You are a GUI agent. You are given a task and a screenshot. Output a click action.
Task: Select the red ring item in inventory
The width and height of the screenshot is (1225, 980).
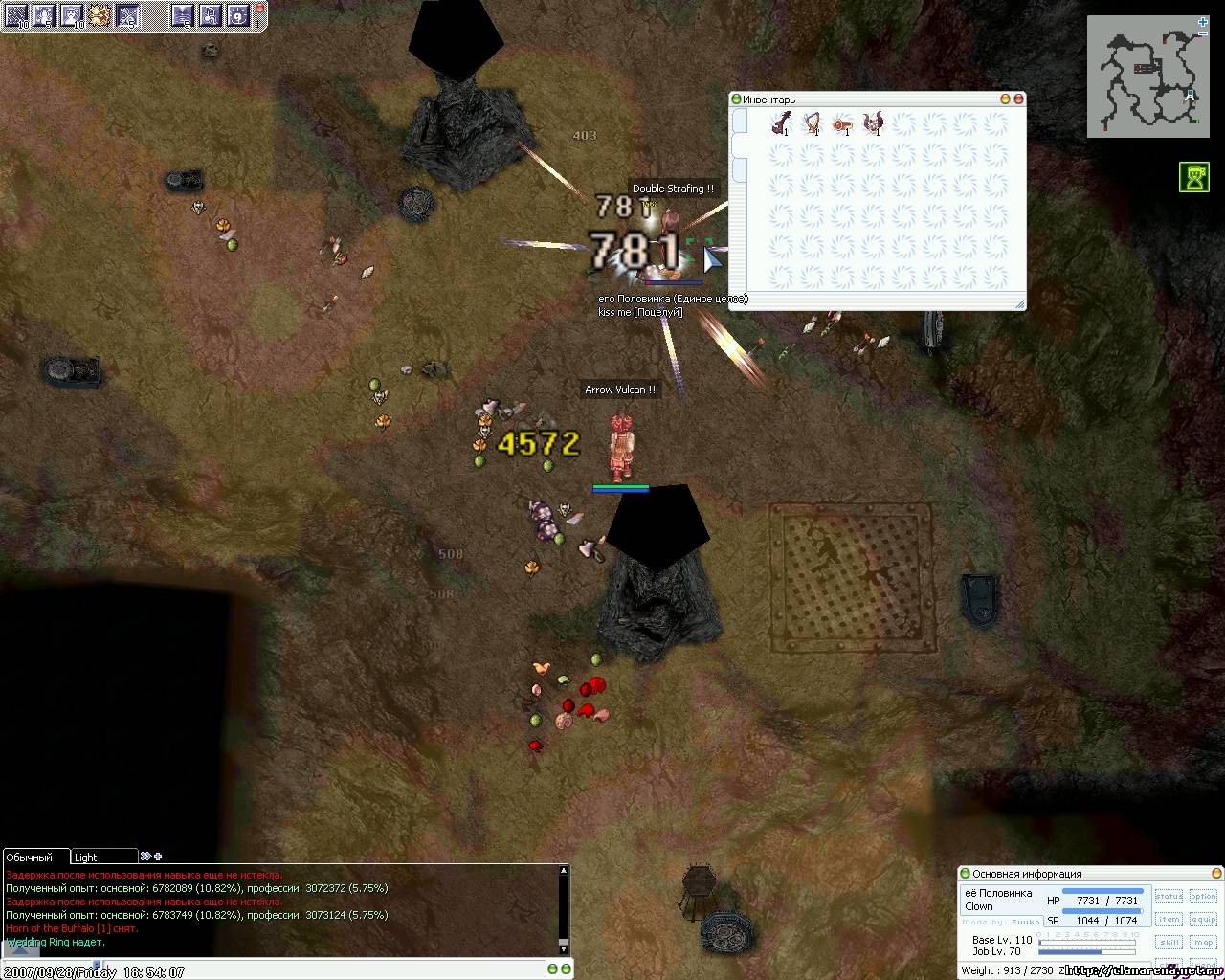842,123
